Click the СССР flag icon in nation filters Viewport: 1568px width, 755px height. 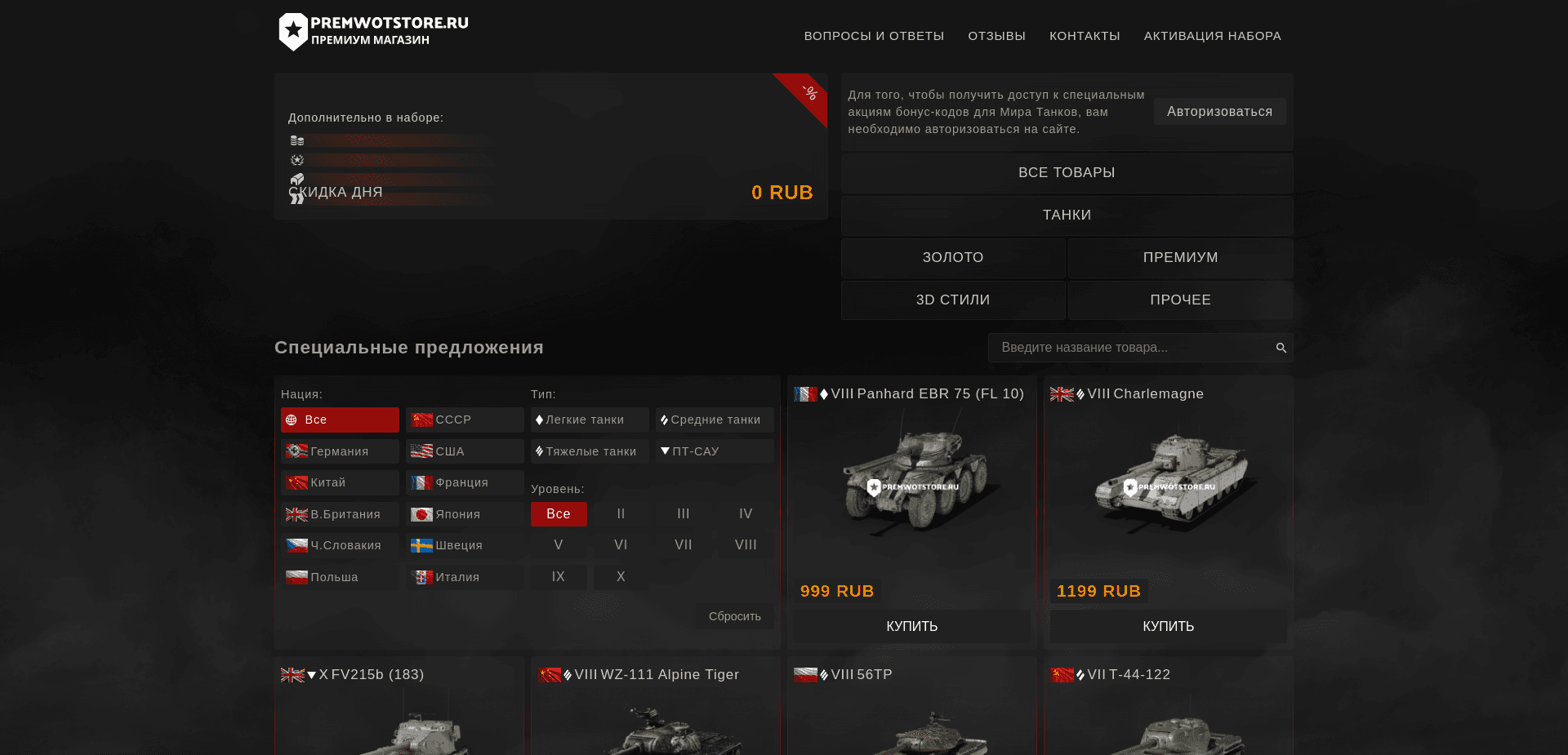pyautogui.click(x=421, y=420)
